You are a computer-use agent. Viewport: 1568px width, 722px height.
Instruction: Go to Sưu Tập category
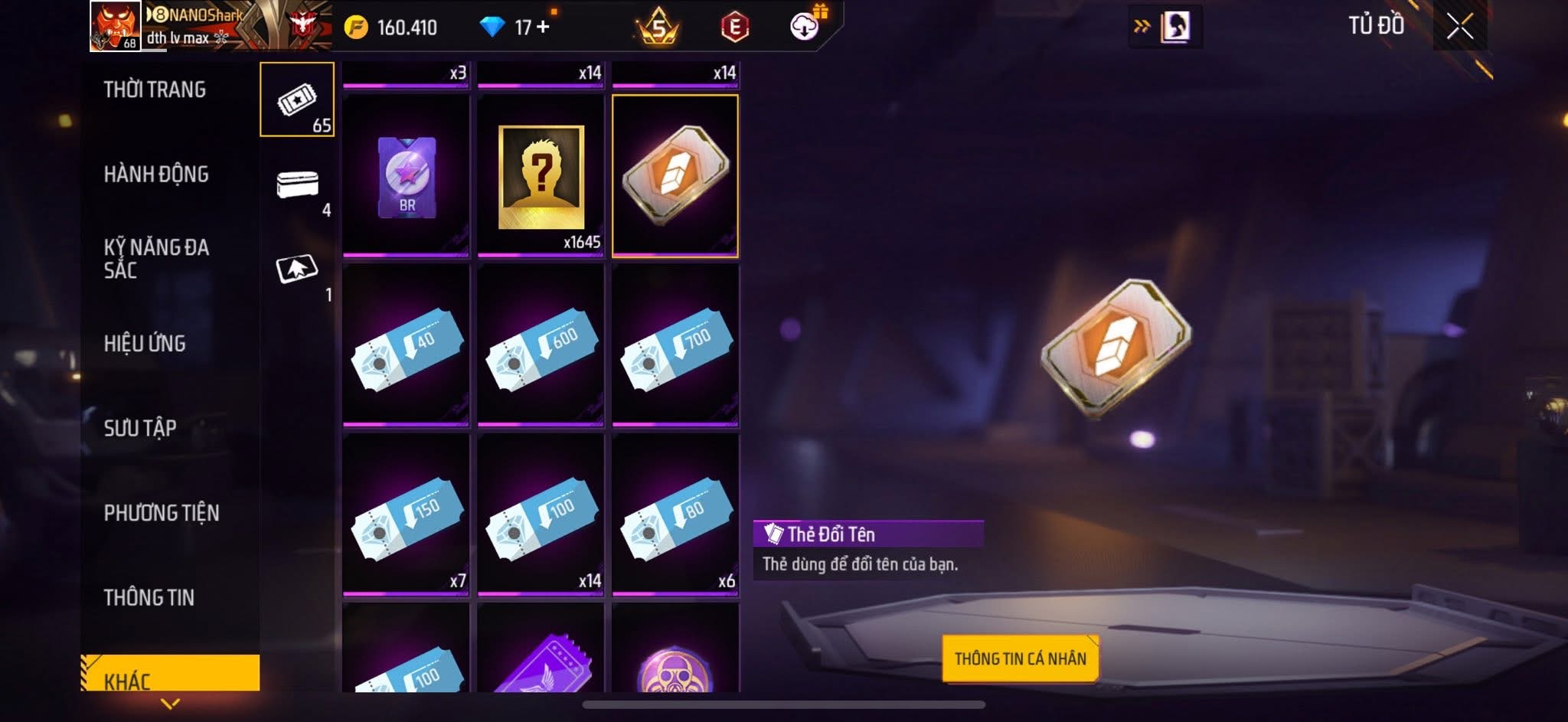[x=140, y=428]
